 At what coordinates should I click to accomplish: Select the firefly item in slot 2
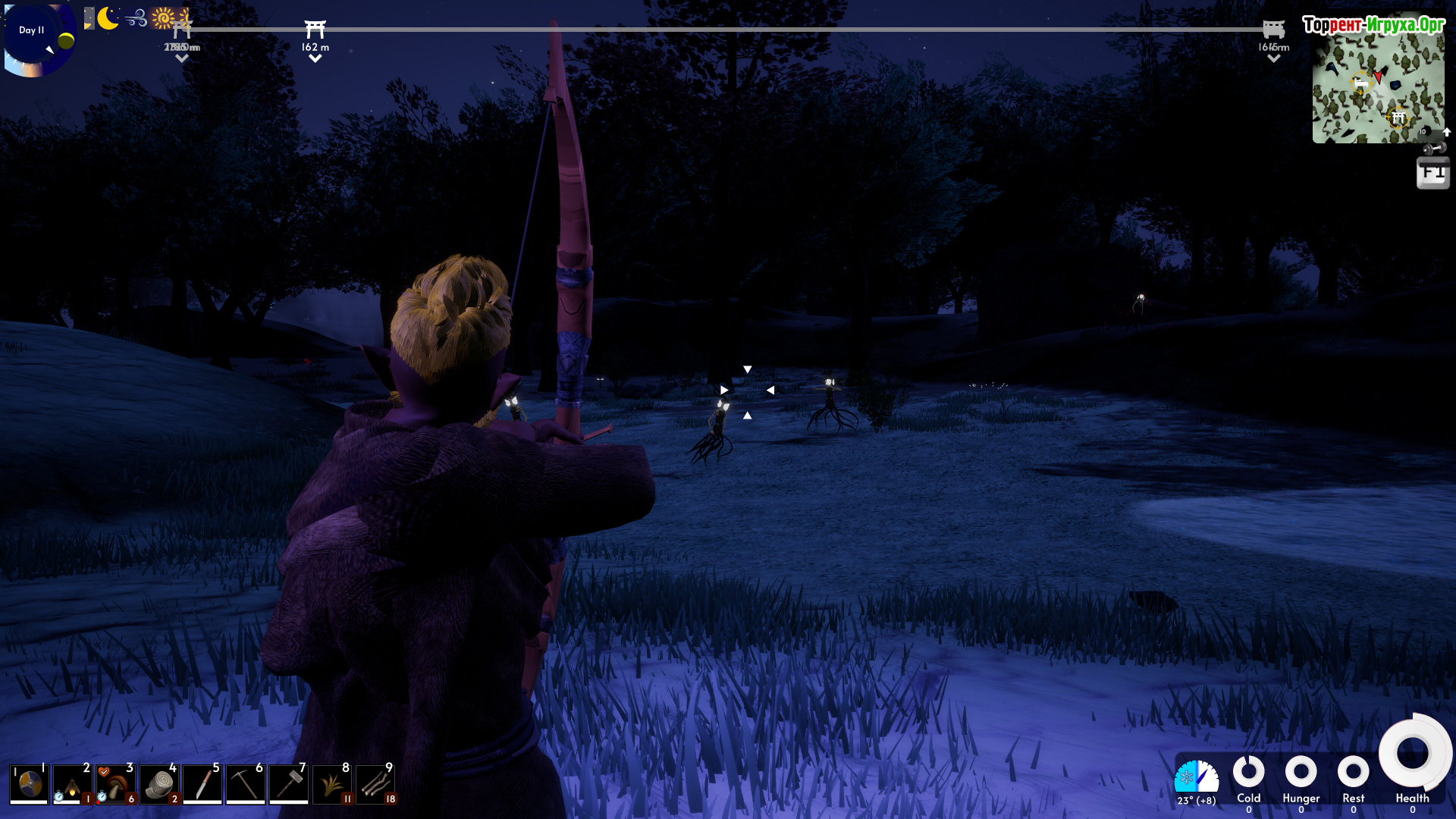coord(73,783)
